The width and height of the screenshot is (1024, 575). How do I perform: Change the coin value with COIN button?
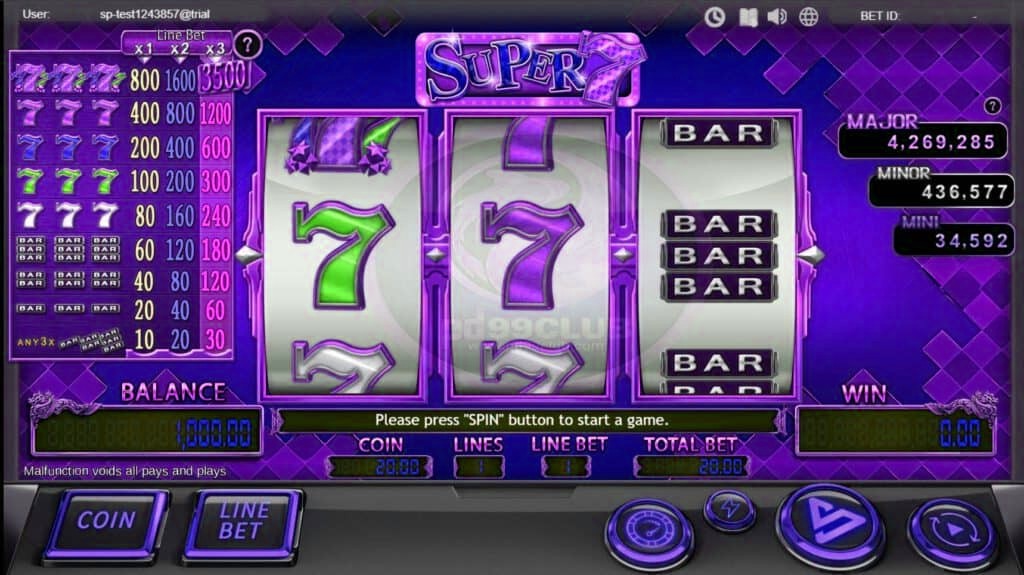(106, 523)
